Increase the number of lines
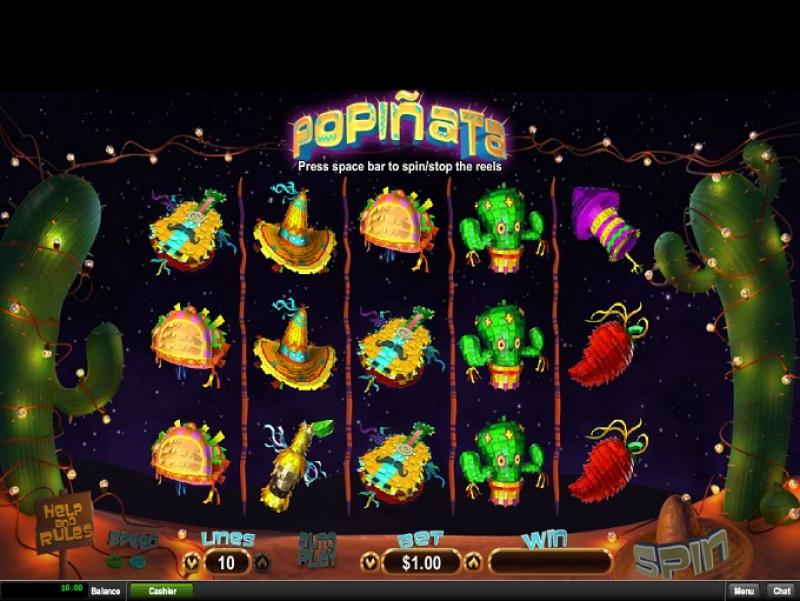The width and height of the screenshot is (800, 601). click(262, 563)
